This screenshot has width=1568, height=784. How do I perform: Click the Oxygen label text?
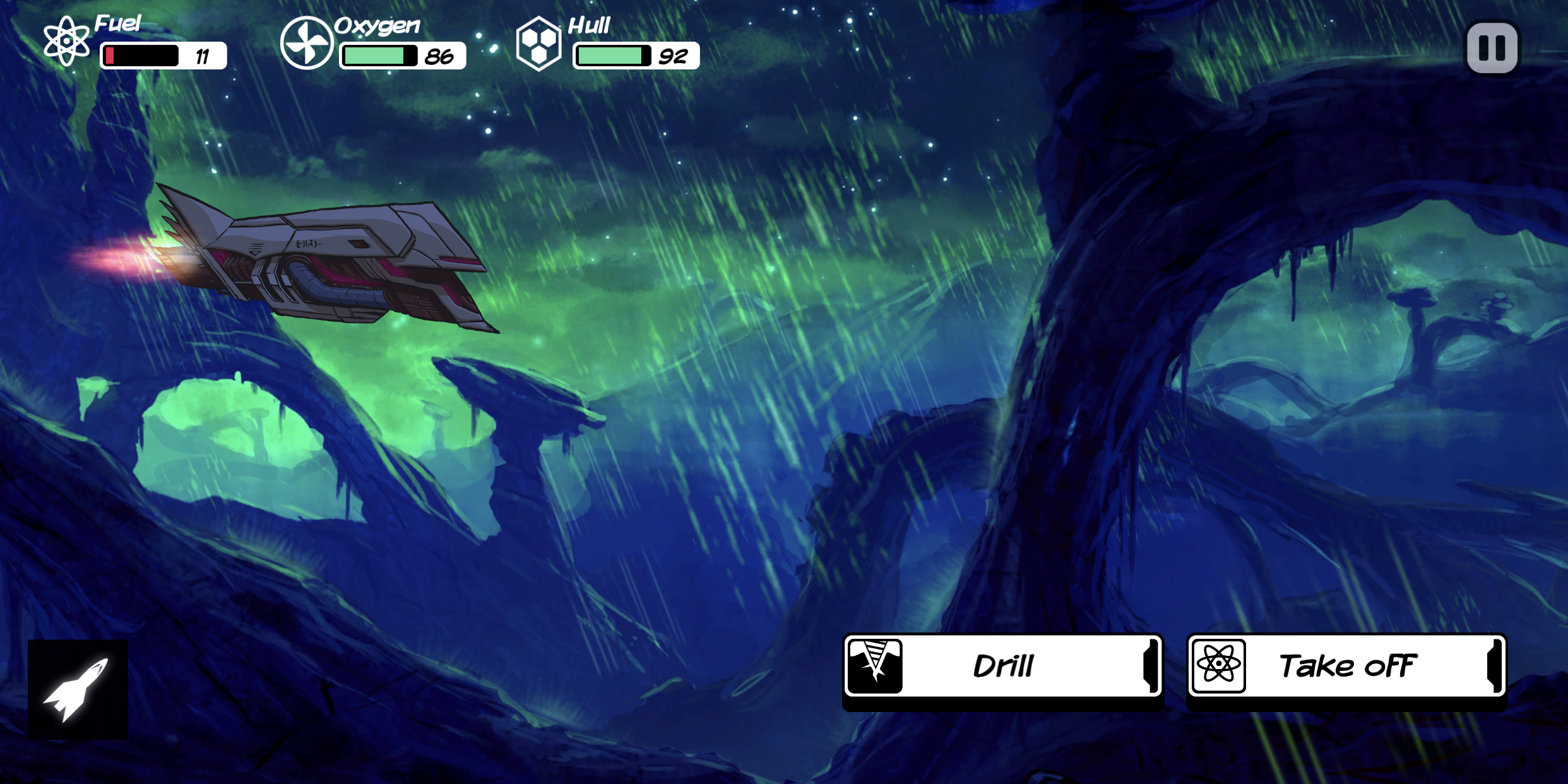(x=376, y=27)
